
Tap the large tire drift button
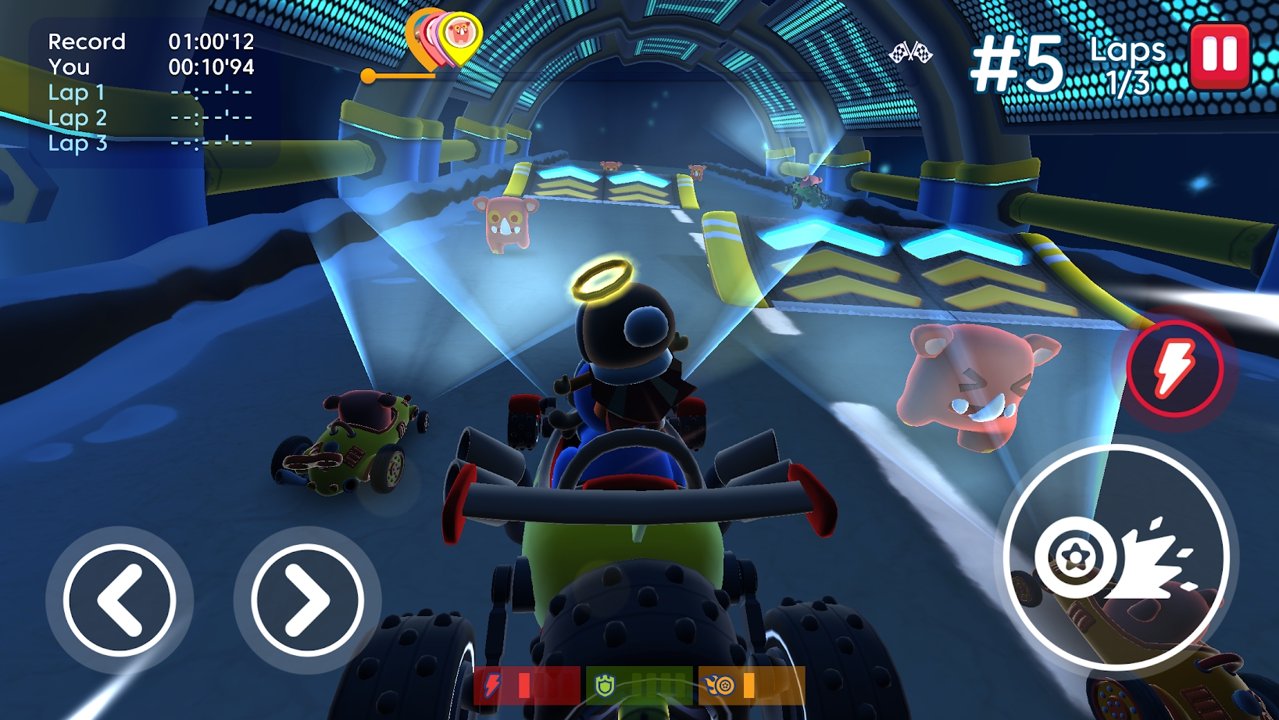pyautogui.click(x=1115, y=554)
